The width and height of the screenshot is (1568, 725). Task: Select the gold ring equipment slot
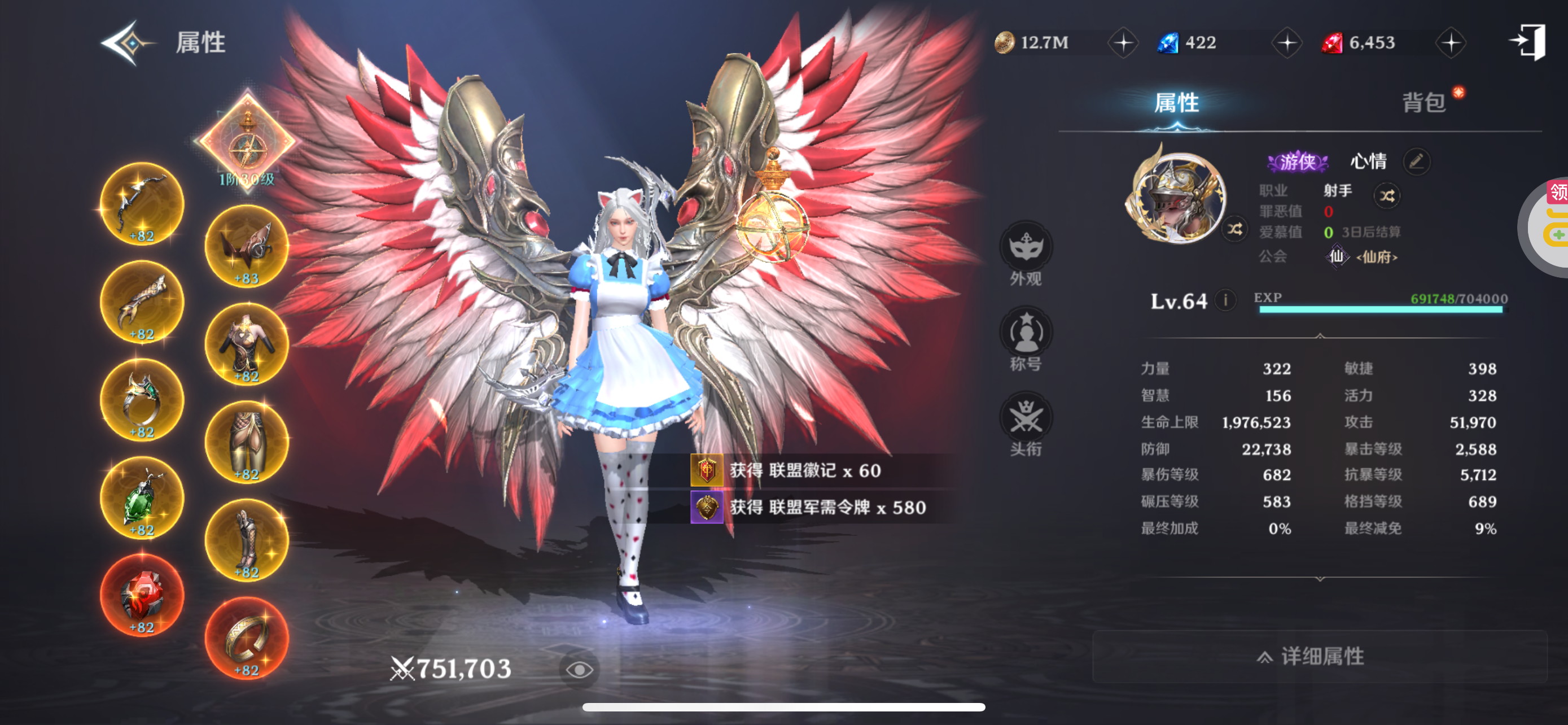point(247,638)
